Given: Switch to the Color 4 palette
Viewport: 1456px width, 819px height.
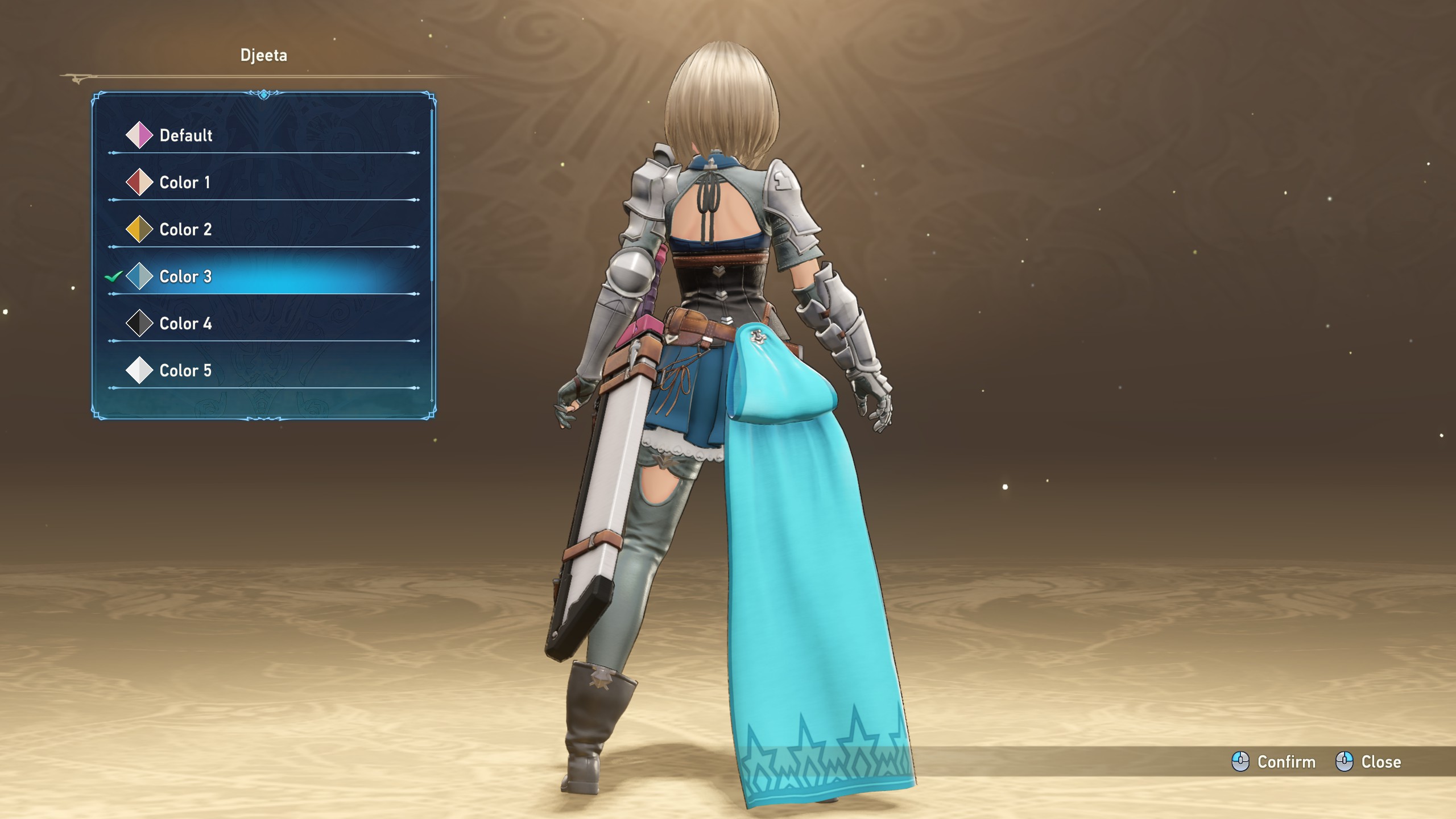Looking at the screenshot, I should [185, 324].
